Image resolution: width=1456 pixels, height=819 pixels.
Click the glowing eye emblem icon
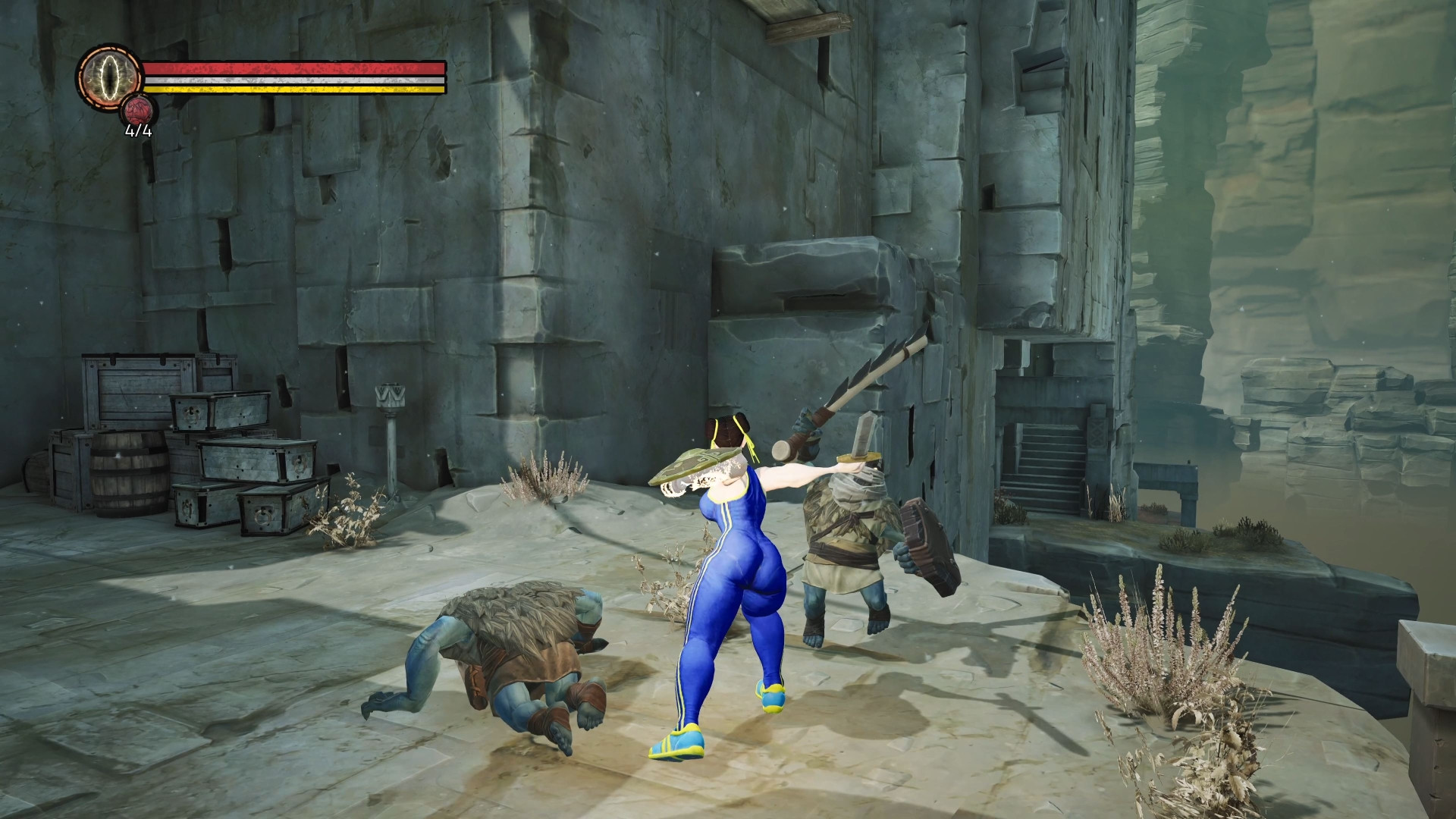108,78
